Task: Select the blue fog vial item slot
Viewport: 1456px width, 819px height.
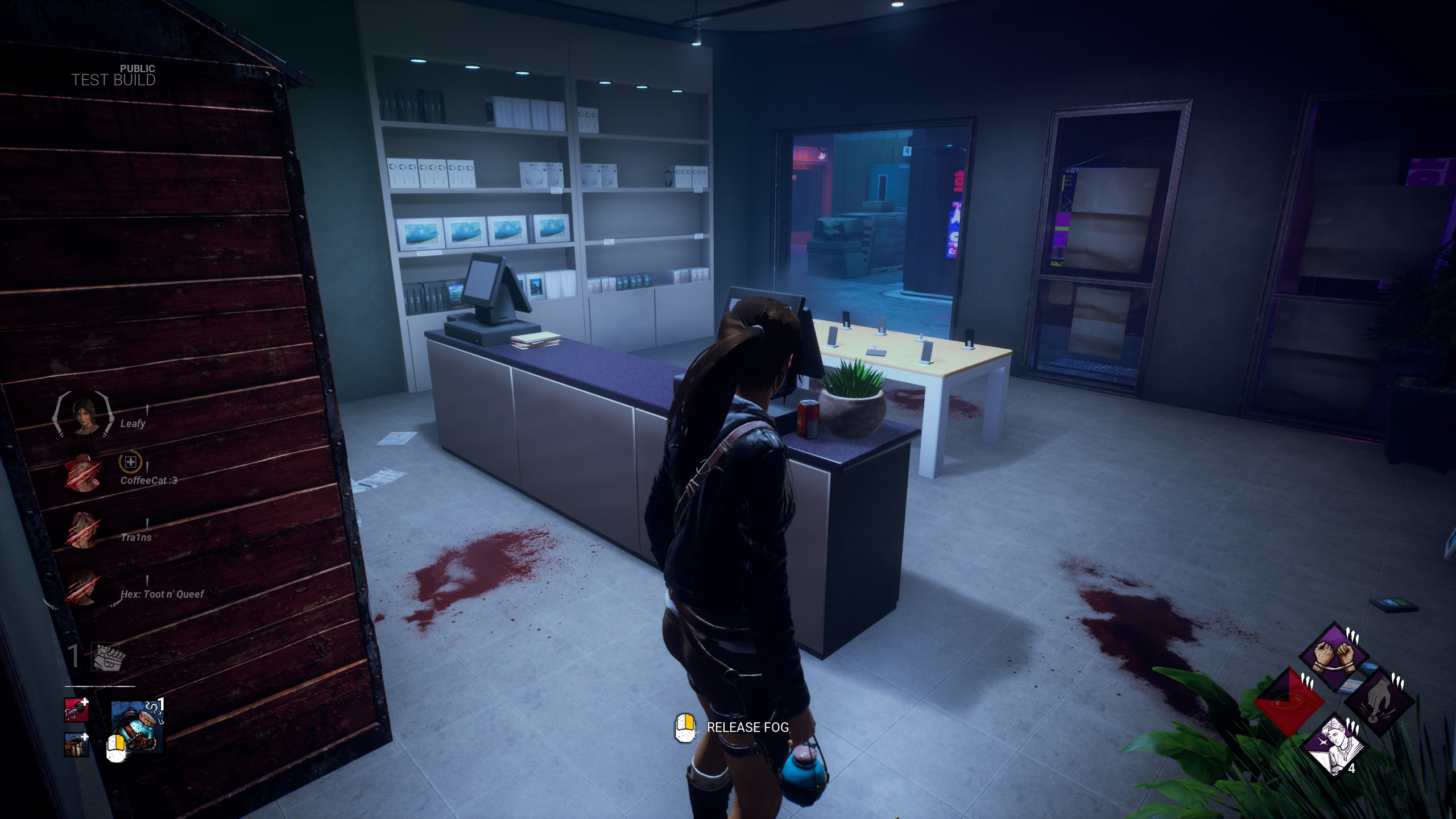Action: pyautogui.click(x=137, y=726)
